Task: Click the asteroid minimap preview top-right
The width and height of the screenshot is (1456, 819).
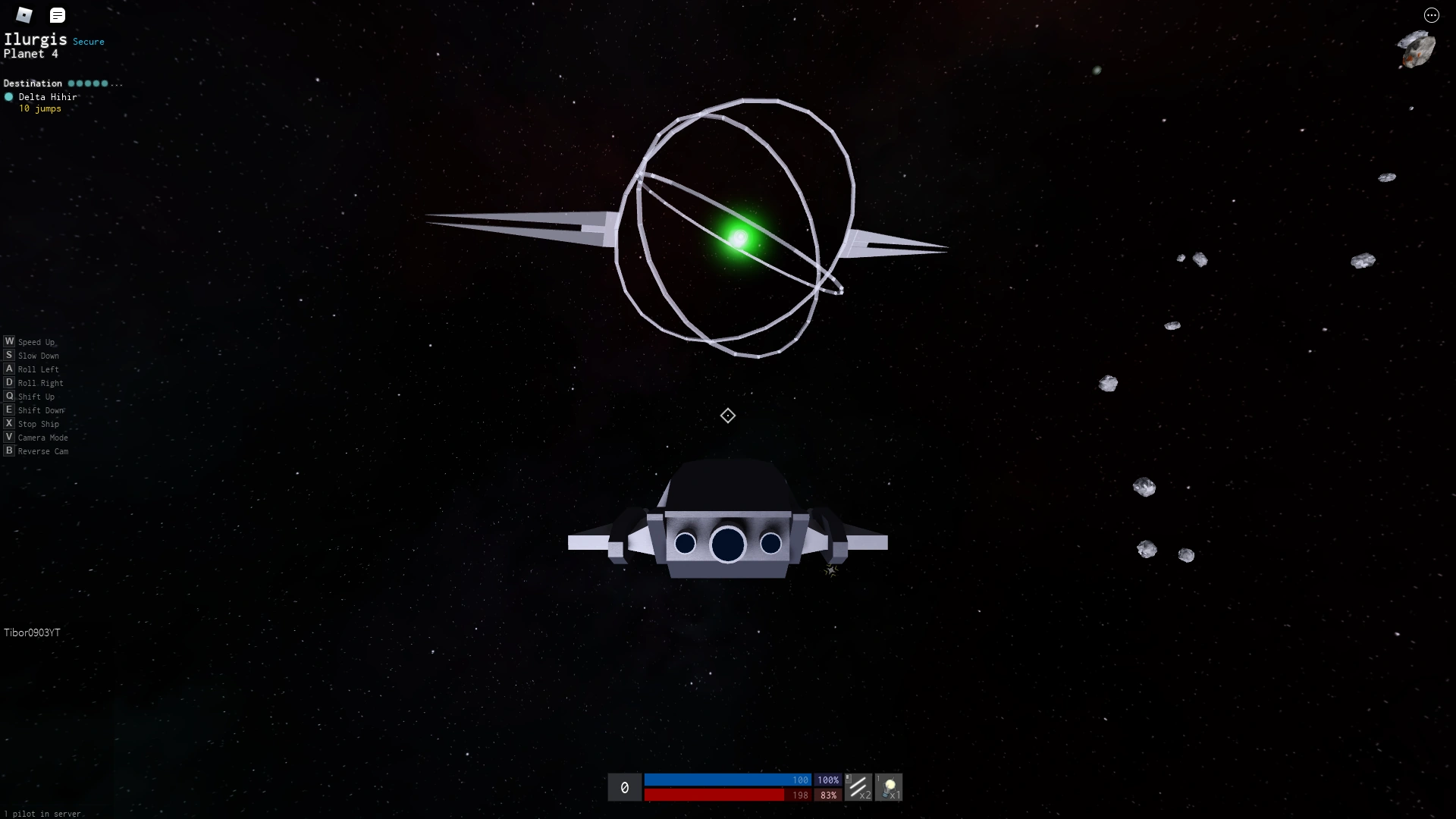Action: click(1417, 49)
